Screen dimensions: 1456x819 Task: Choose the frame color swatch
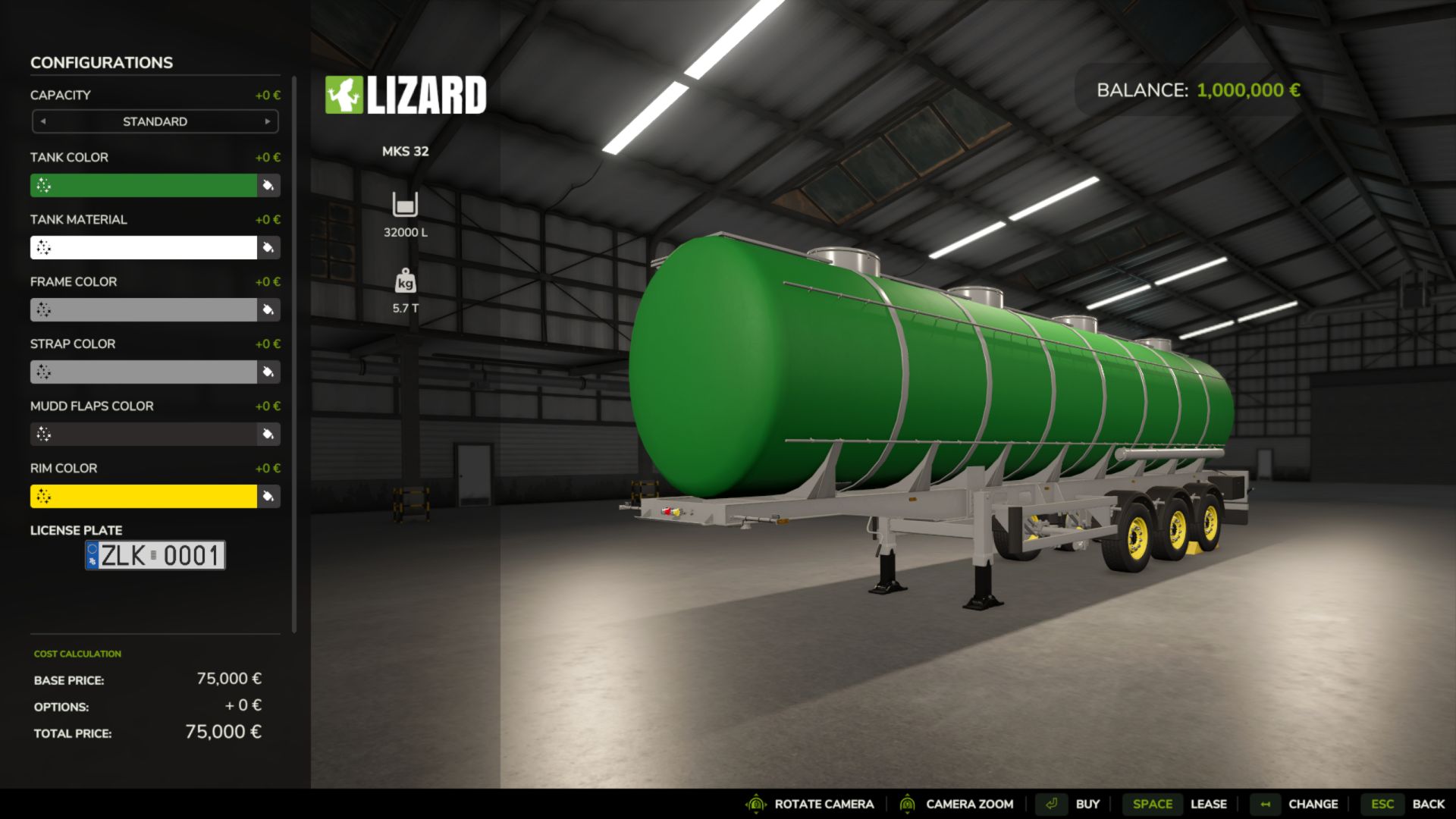pos(144,309)
